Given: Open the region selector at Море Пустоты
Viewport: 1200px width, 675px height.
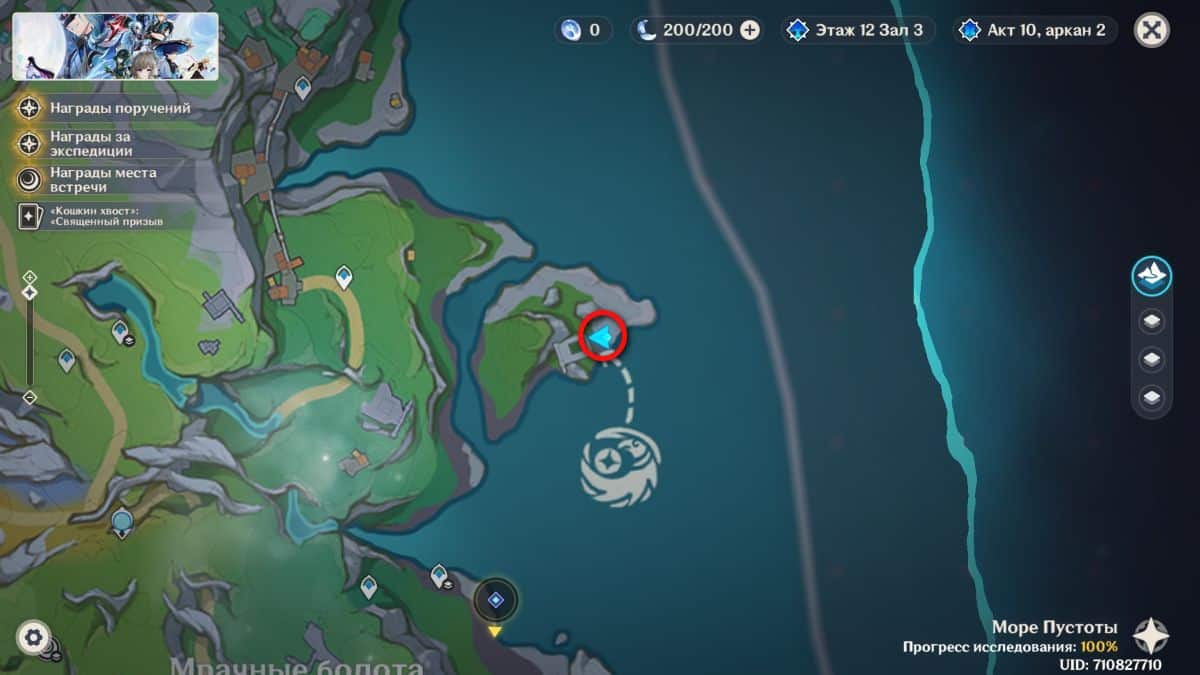Looking at the screenshot, I should click(1150, 636).
